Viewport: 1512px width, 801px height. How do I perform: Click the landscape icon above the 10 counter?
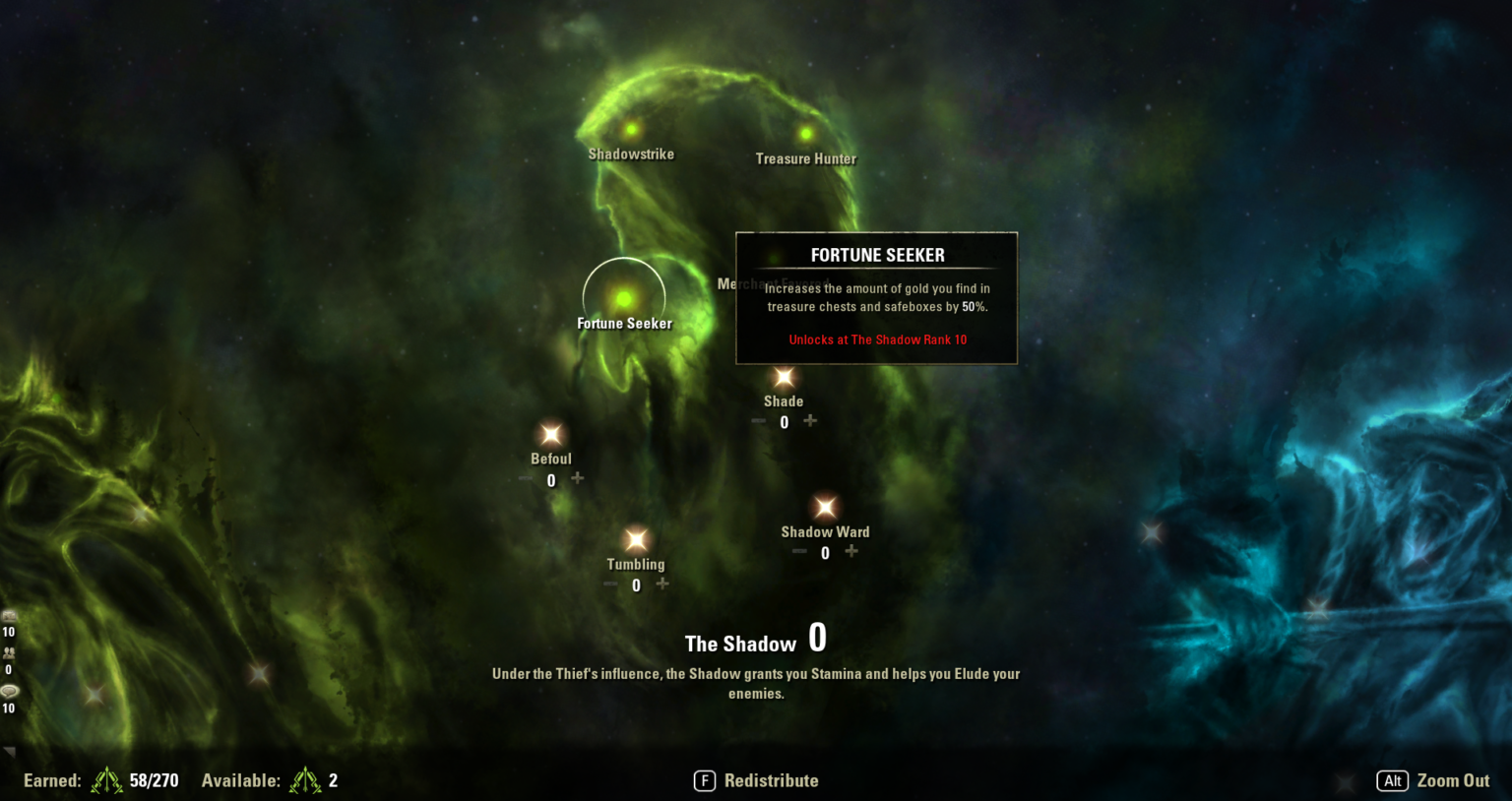tap(11, 617)
